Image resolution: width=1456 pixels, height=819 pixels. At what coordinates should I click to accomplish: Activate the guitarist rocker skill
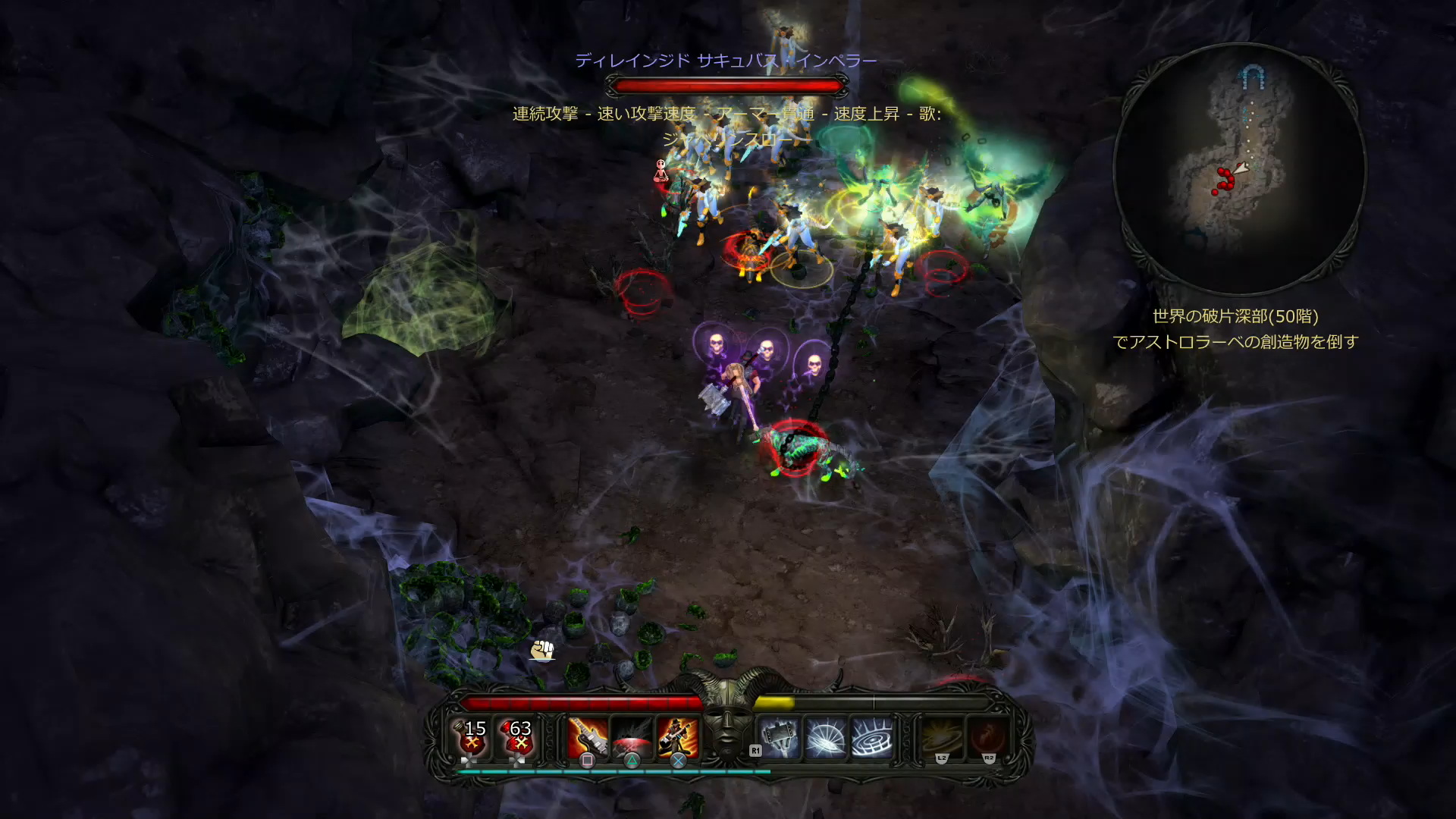point(678,737)
